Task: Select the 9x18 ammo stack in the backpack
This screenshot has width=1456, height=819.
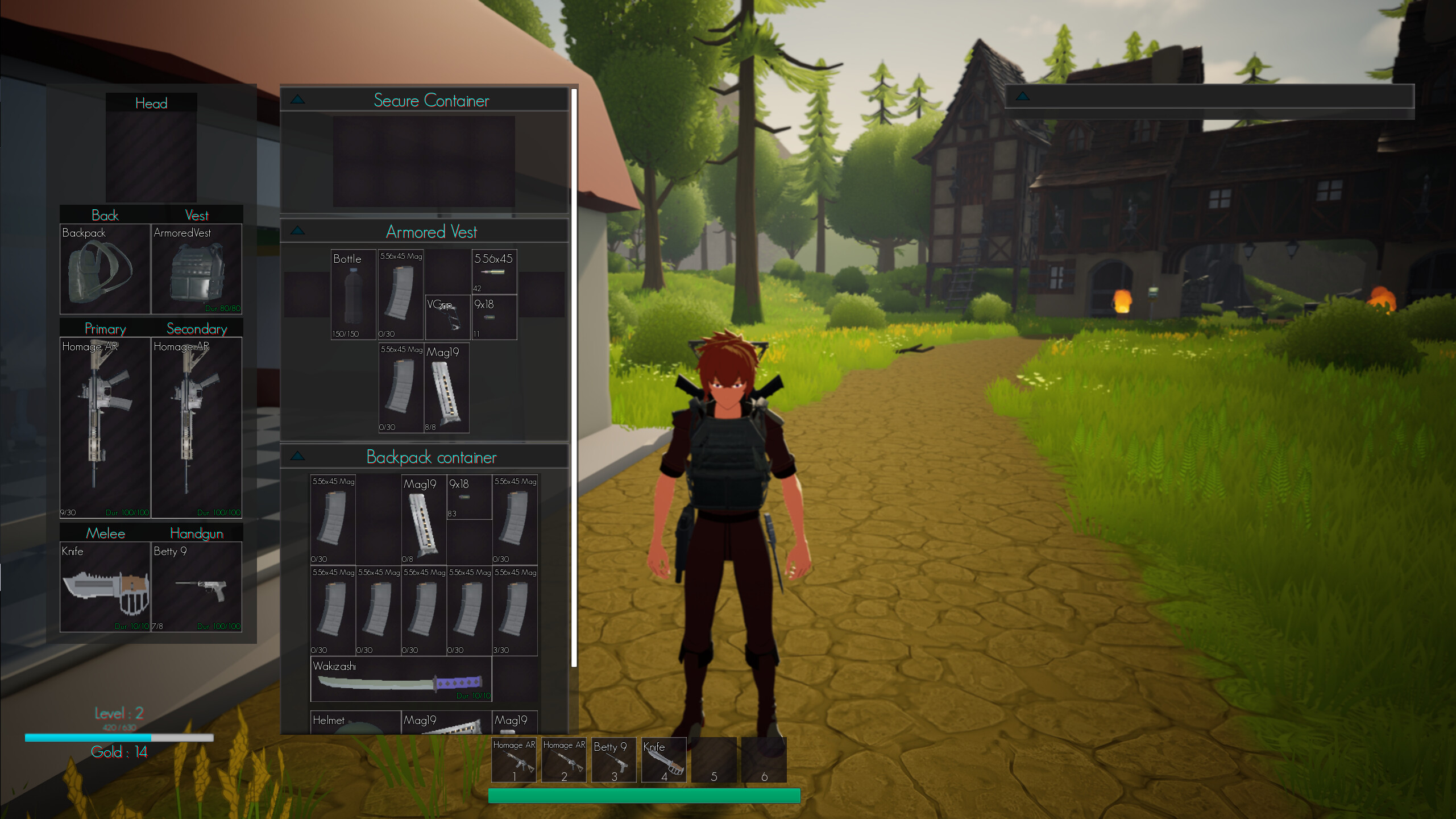Action: pyautogui.click(x=468, y=495)
